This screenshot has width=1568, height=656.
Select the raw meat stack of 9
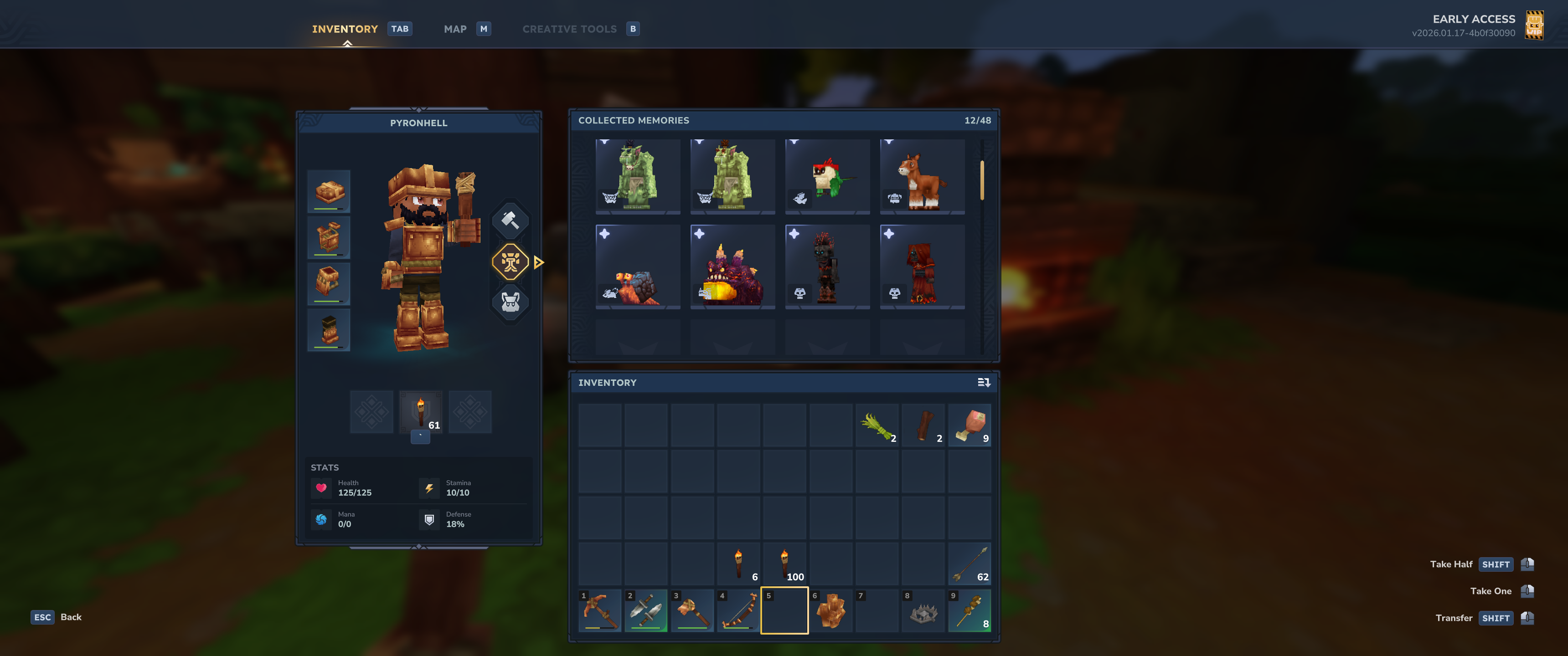[x=970, y=425]
